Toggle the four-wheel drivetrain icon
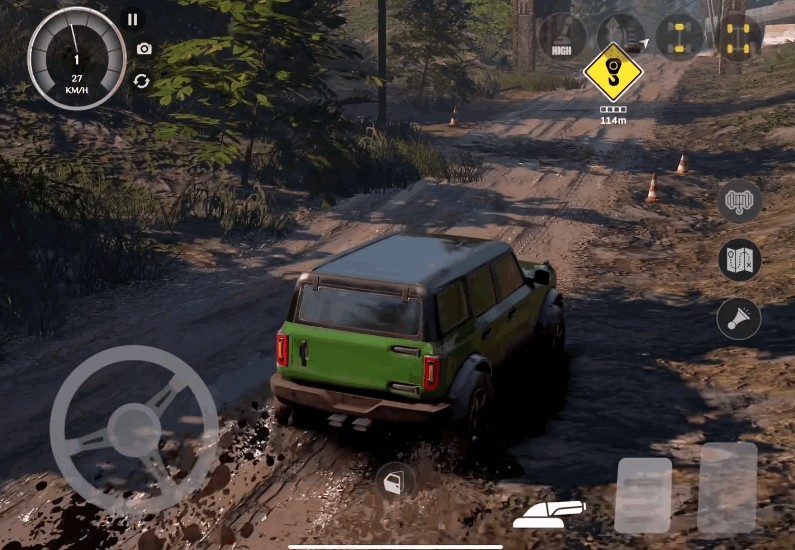795x550 pixels. tap(740, 37)
